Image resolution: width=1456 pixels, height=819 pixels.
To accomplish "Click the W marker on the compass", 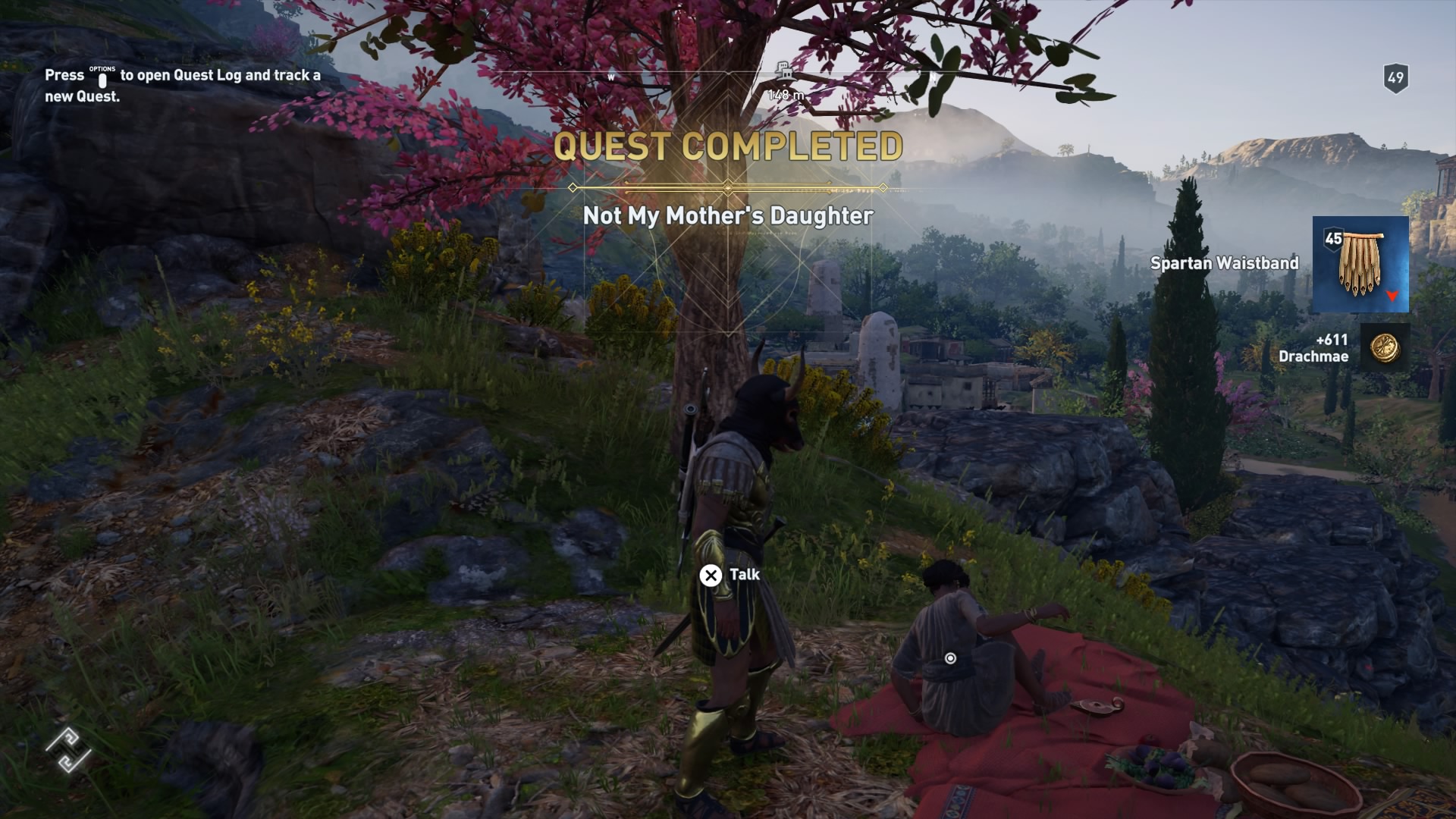I will coord(610,77).
